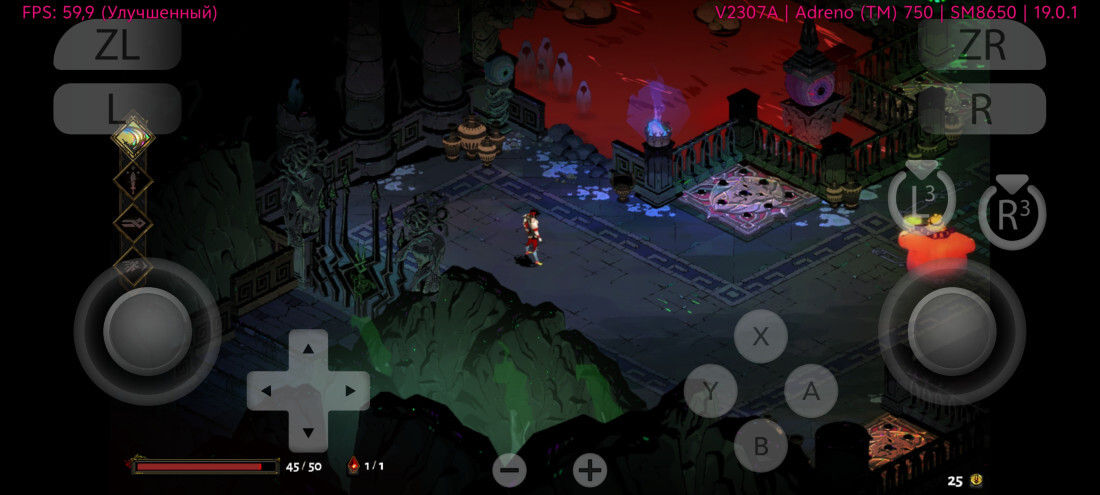This screenshot has width=1100, height=495.
Task: Tap the d-pad up arrow
Action: [308, 349]
